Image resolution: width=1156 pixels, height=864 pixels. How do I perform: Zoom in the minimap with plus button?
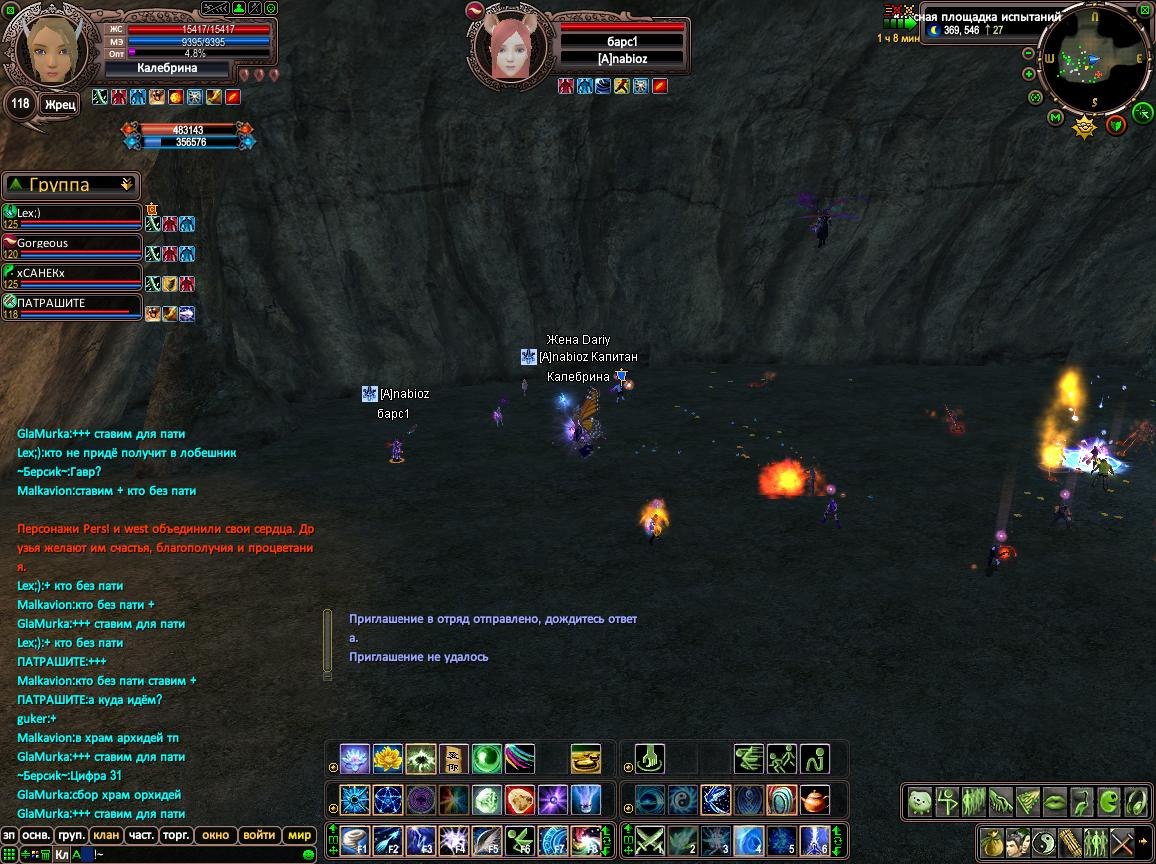coord(1028,74)
